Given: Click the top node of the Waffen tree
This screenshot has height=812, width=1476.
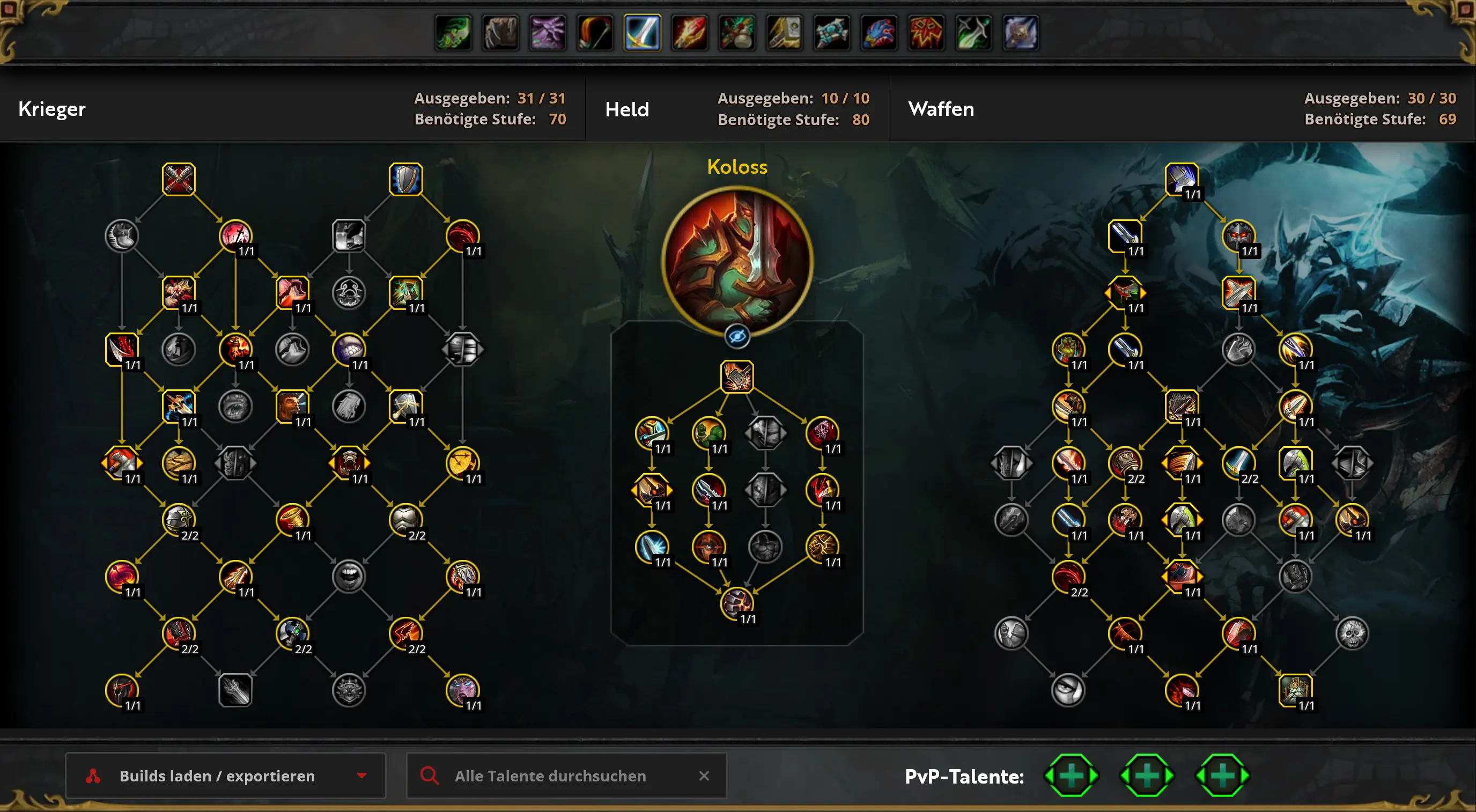Looking at the screenshot, I should pos(1182,179).
